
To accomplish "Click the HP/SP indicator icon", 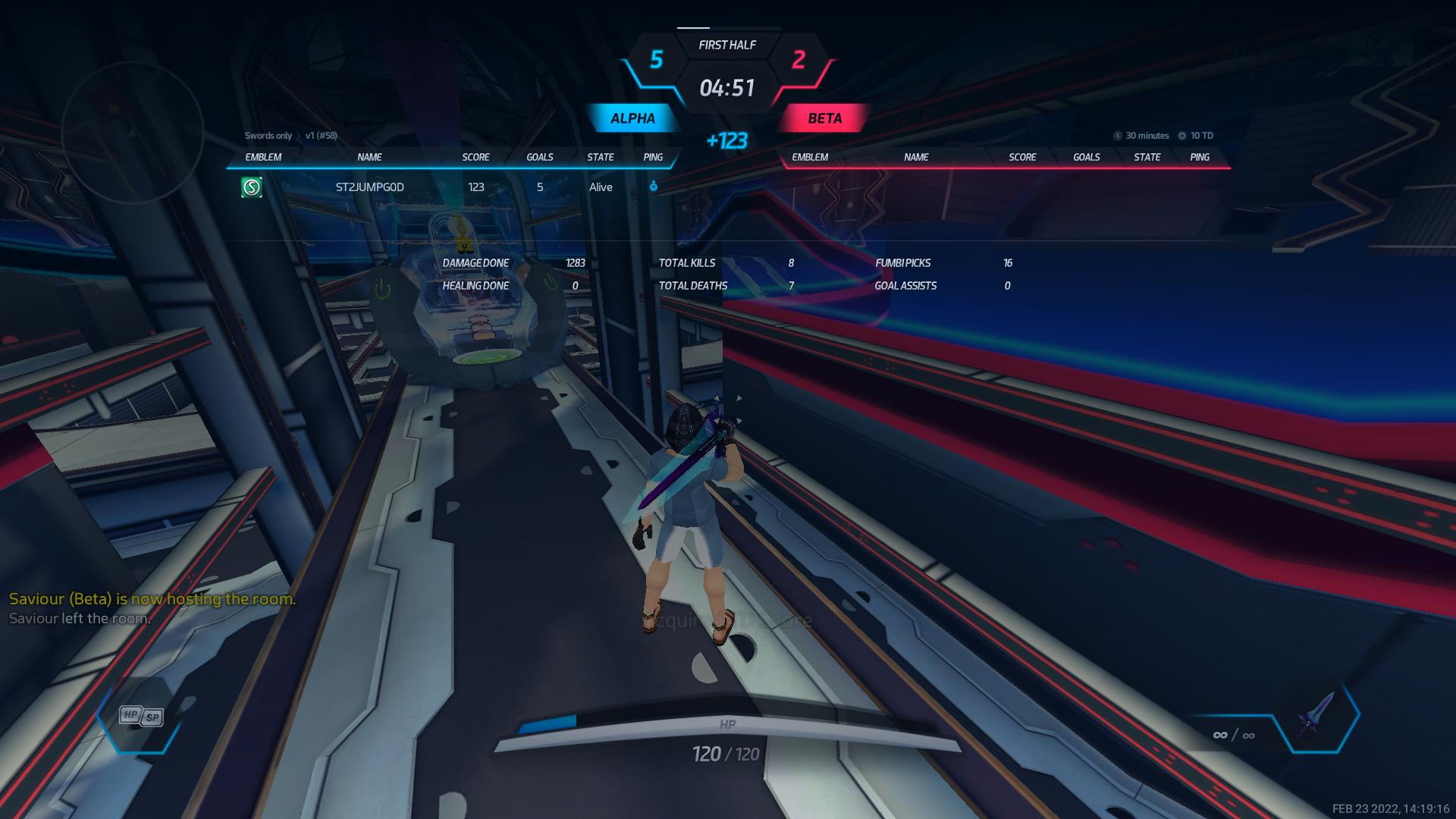I will click(142, 716).
